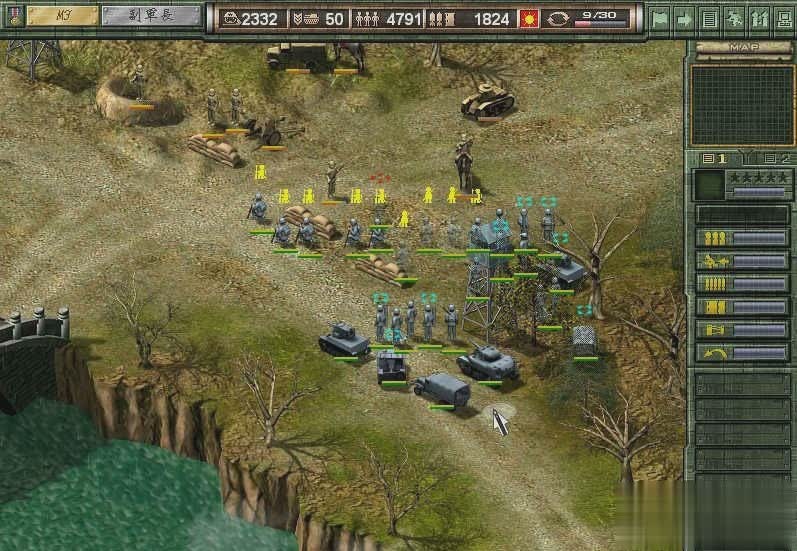Viewport: 797px width, 551px height.
Task: Click the flag icon button
Action: [x=659, y=18]
